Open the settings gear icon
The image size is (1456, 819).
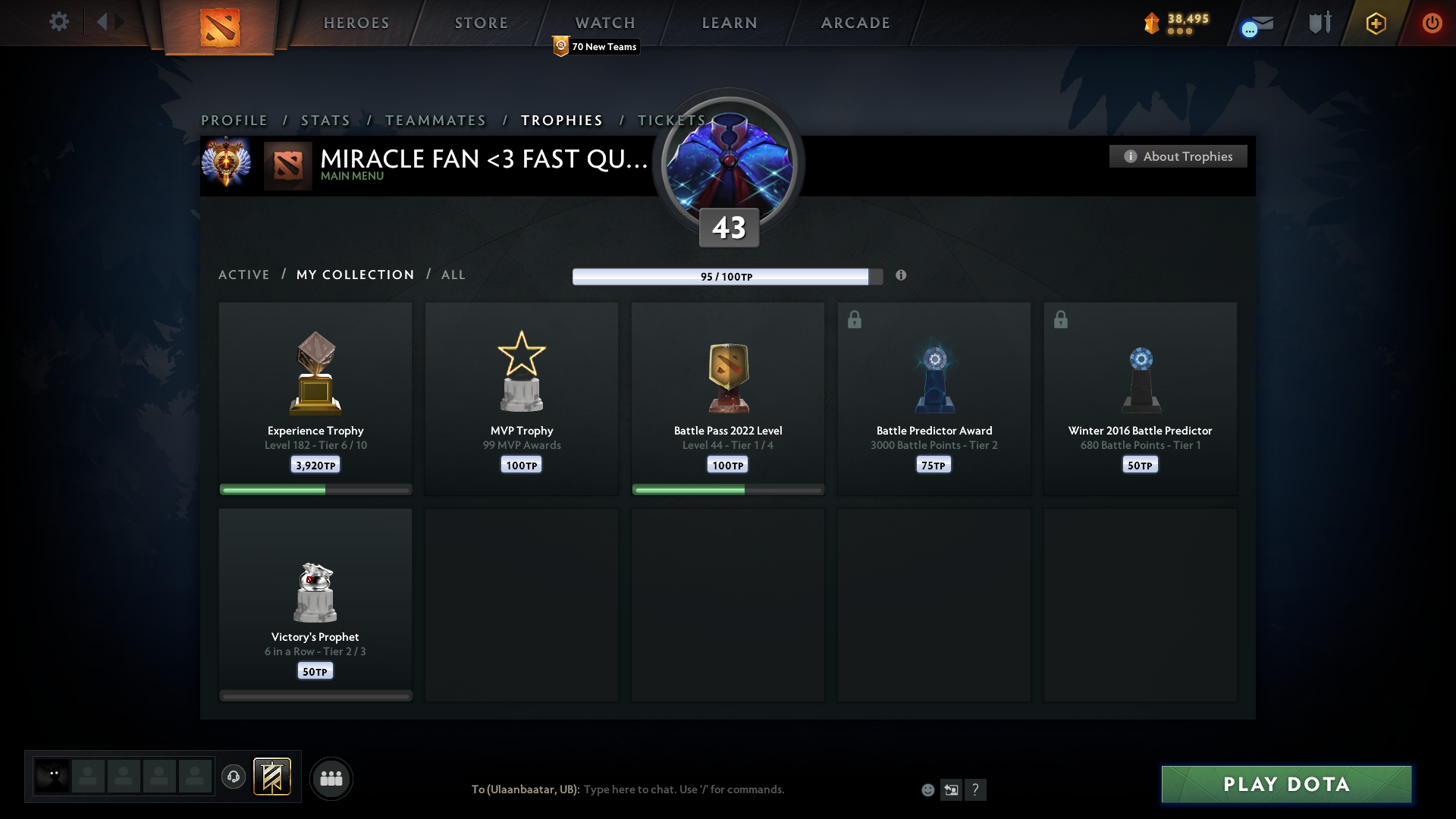pyautogui.click(x=59, y=21)
